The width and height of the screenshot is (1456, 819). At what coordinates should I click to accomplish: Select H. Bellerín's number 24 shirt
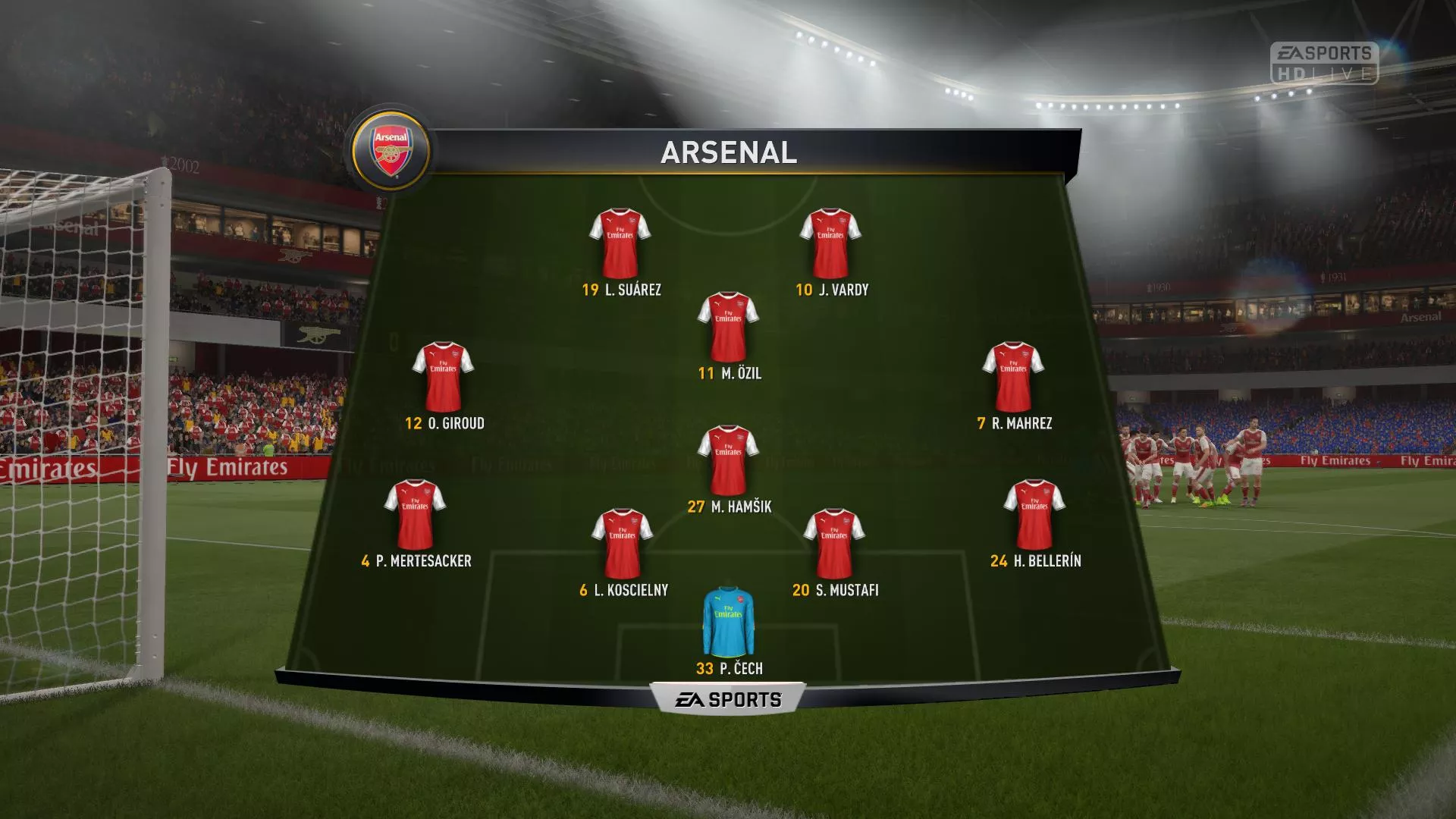click(1034, 516)
